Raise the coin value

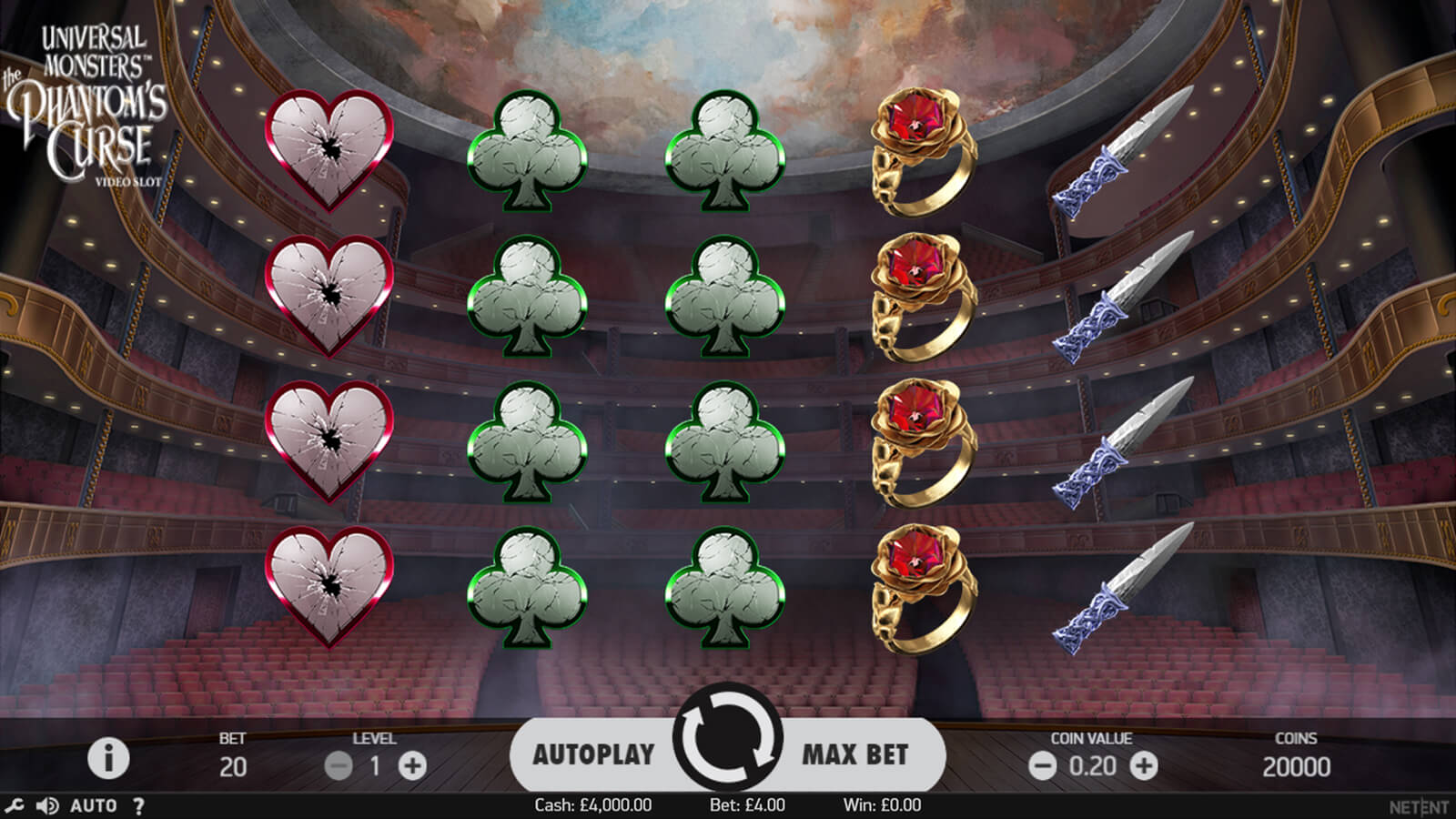point(1143,766)
